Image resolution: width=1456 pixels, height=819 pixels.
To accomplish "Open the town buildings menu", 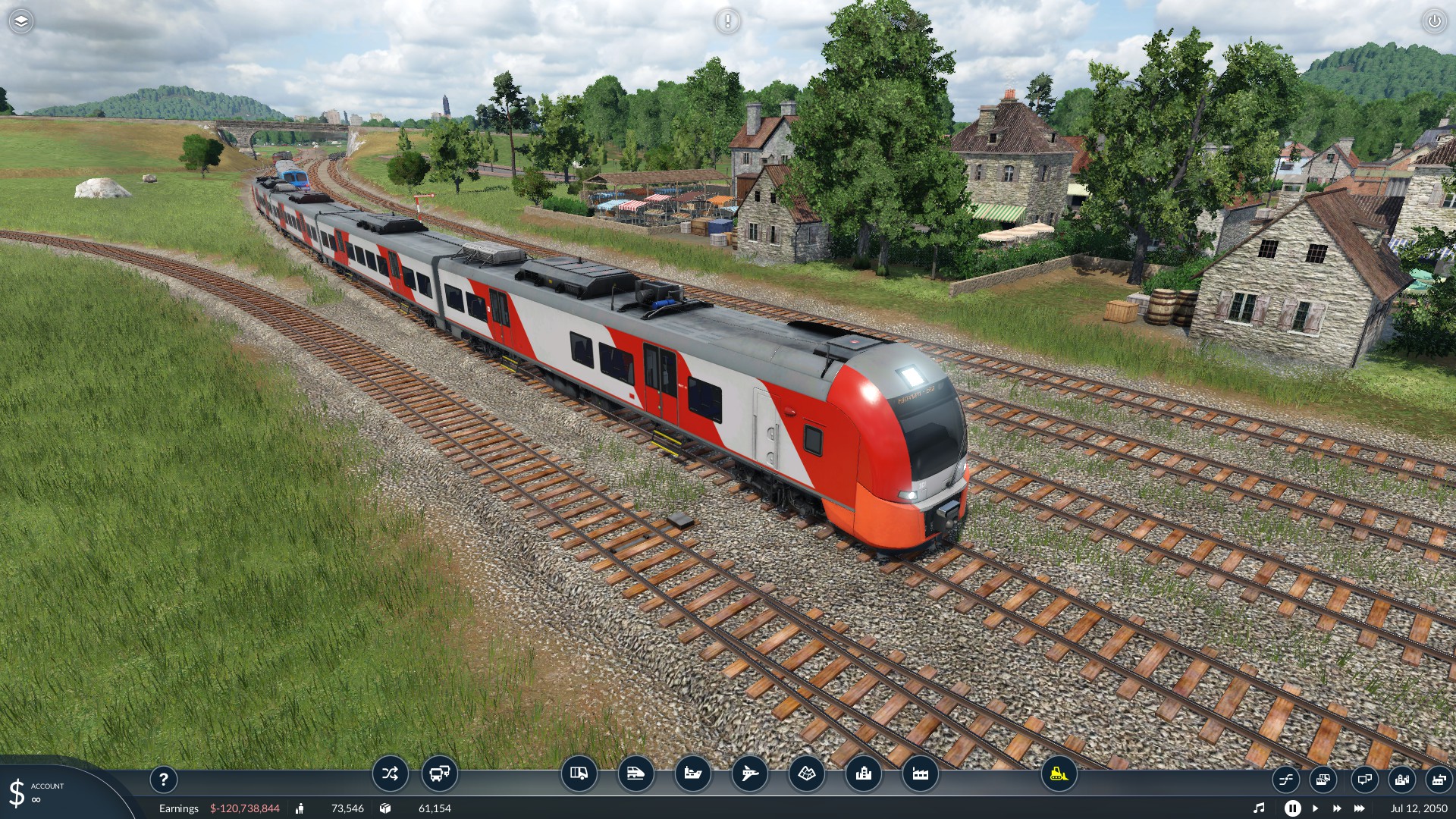I will [863, 773].
